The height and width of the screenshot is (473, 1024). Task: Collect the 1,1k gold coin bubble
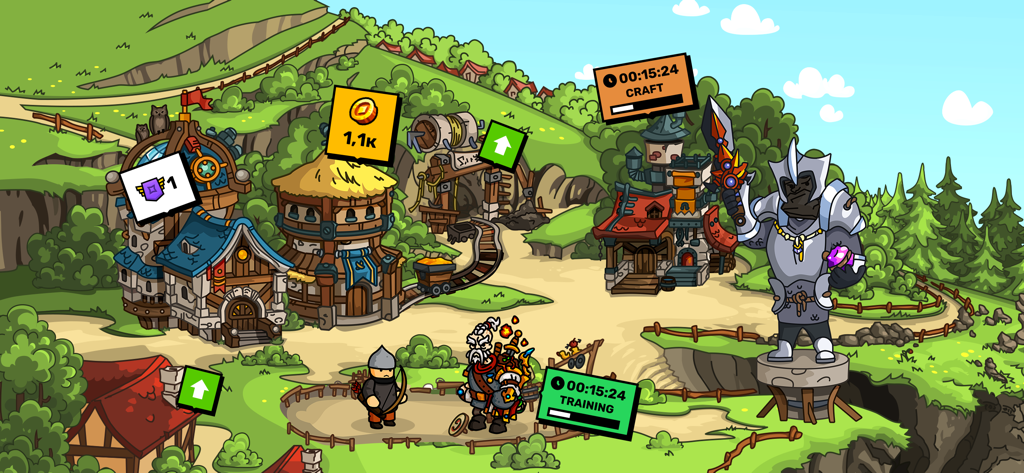click(361, 124)
